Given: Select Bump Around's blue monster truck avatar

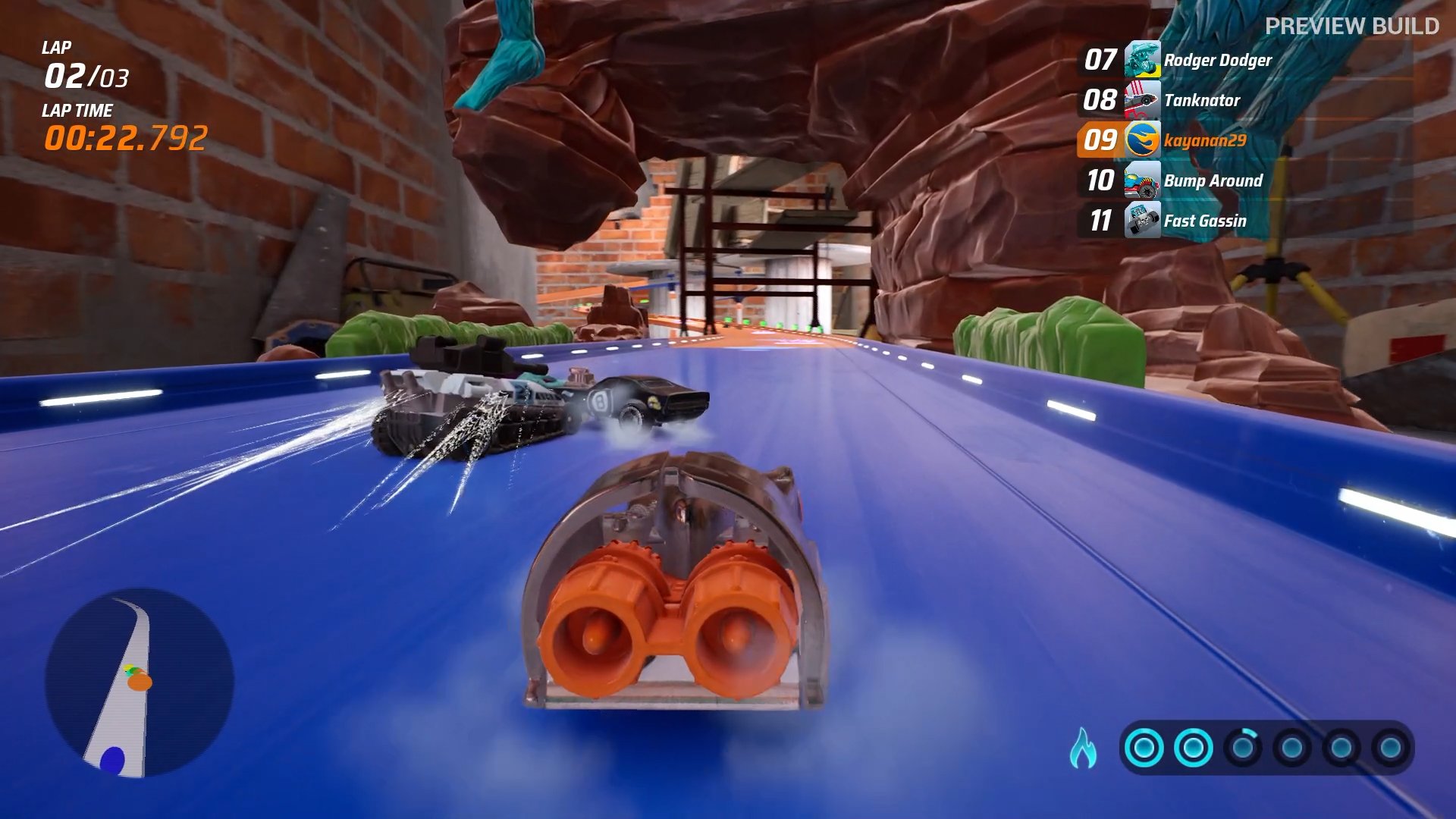Looking at the screenshot, I should pos(1142,182).
